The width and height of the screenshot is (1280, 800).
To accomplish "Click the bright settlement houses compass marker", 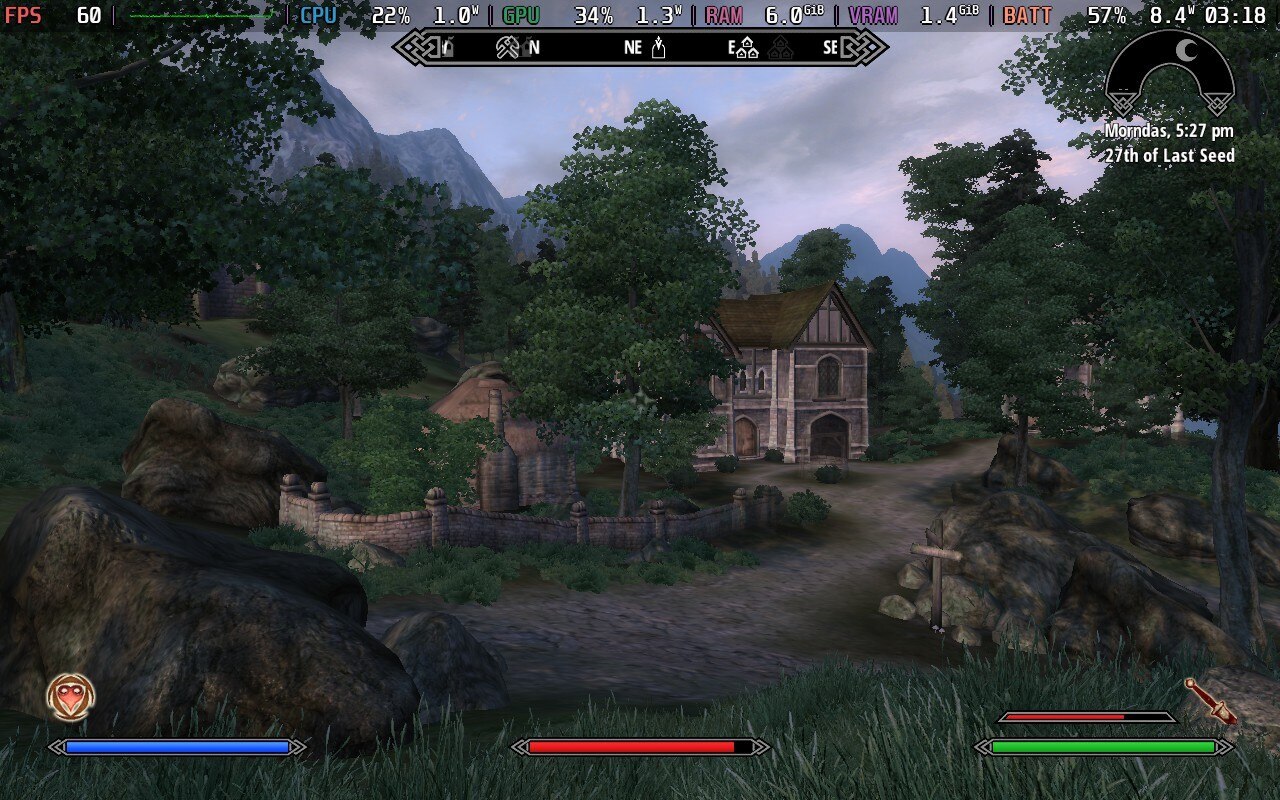I will point(747,48).
